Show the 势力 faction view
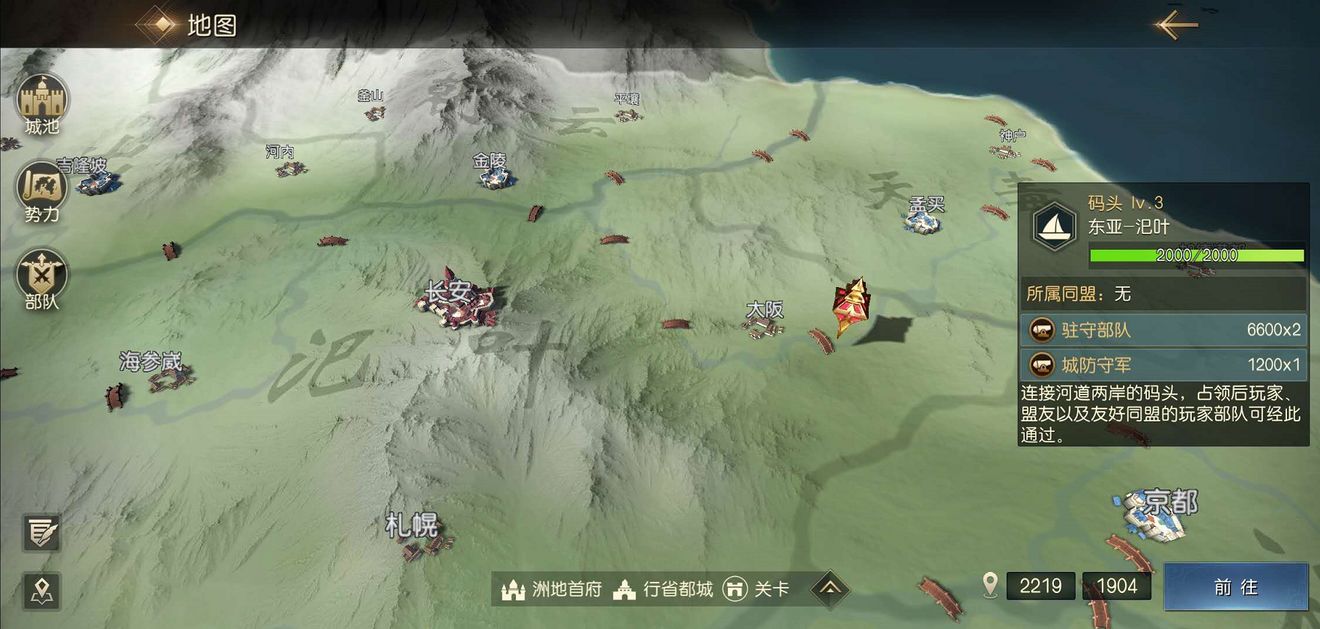Image resolution: width=1320 pixels, height=629 pixels. click(42, 189)
